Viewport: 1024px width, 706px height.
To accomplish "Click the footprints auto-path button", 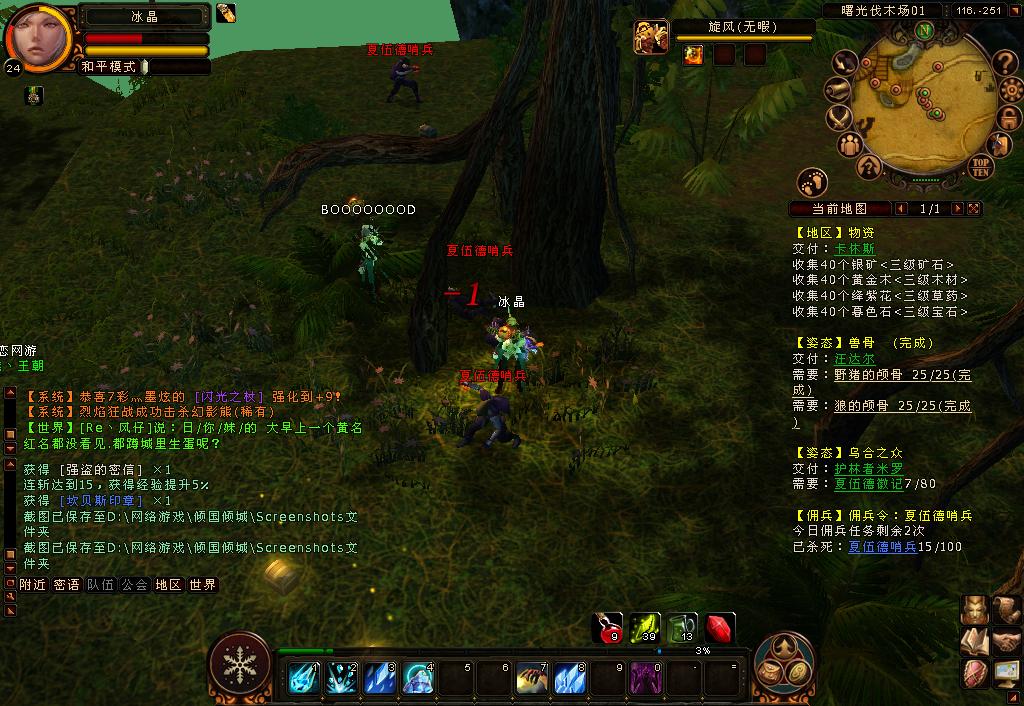I will tap(812, 182).
